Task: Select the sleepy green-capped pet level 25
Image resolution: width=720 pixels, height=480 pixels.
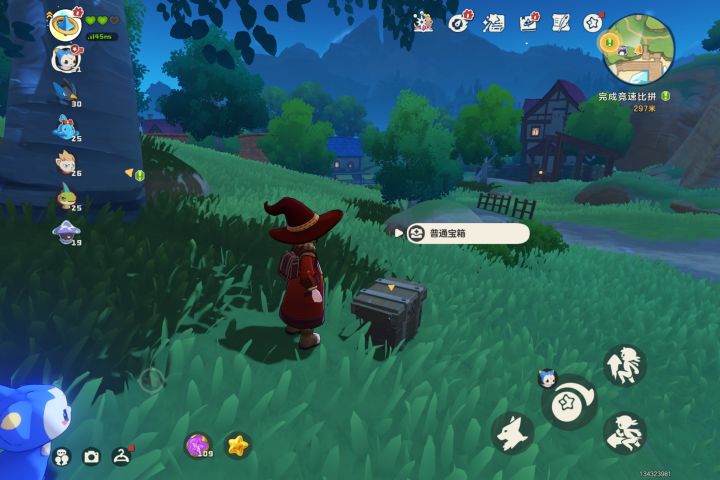Action: tap(67, 196)
